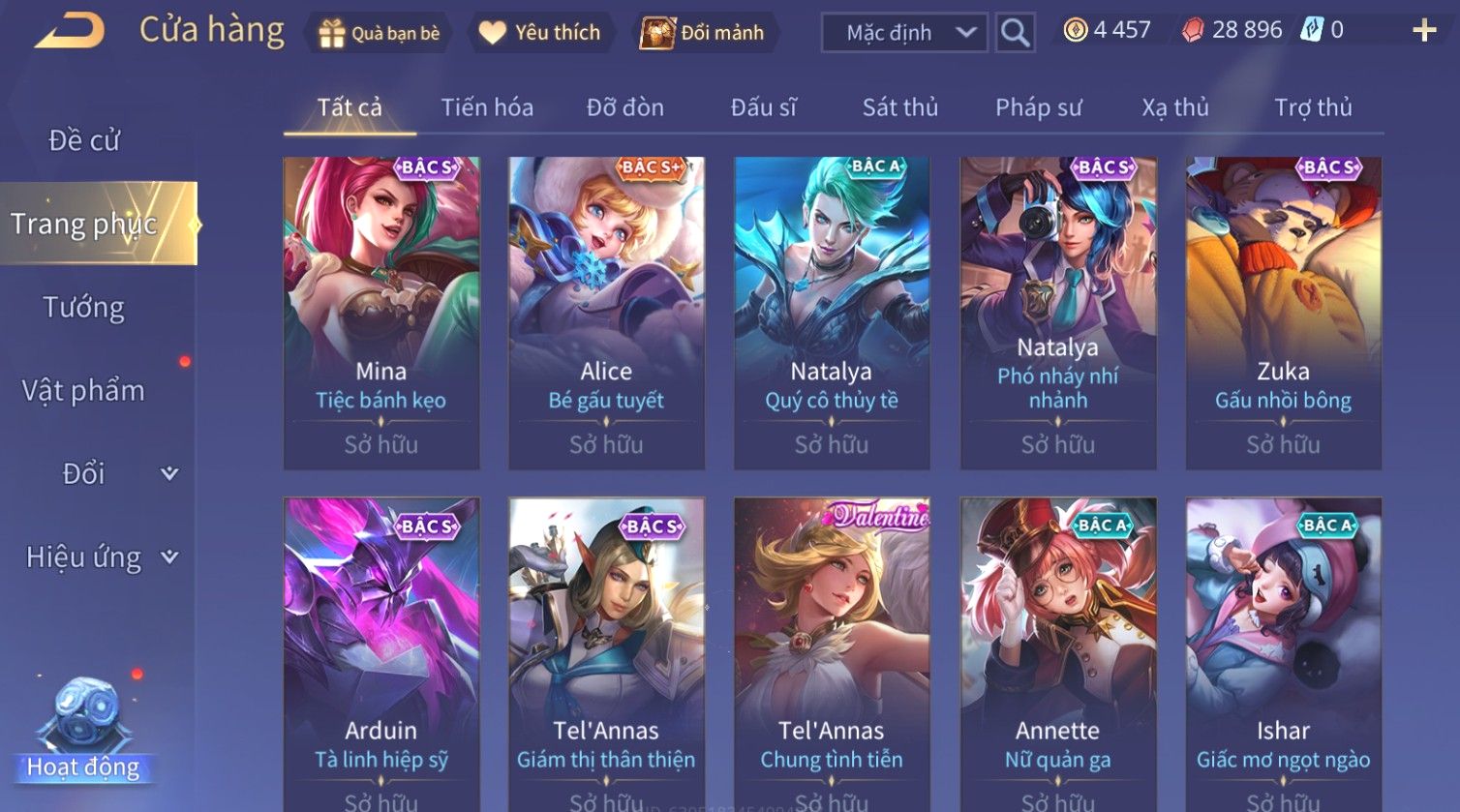Open the Đề cử sidebar section
Image resolution: width=1460 pixels, height=812 pixels.
coord(84,140)
